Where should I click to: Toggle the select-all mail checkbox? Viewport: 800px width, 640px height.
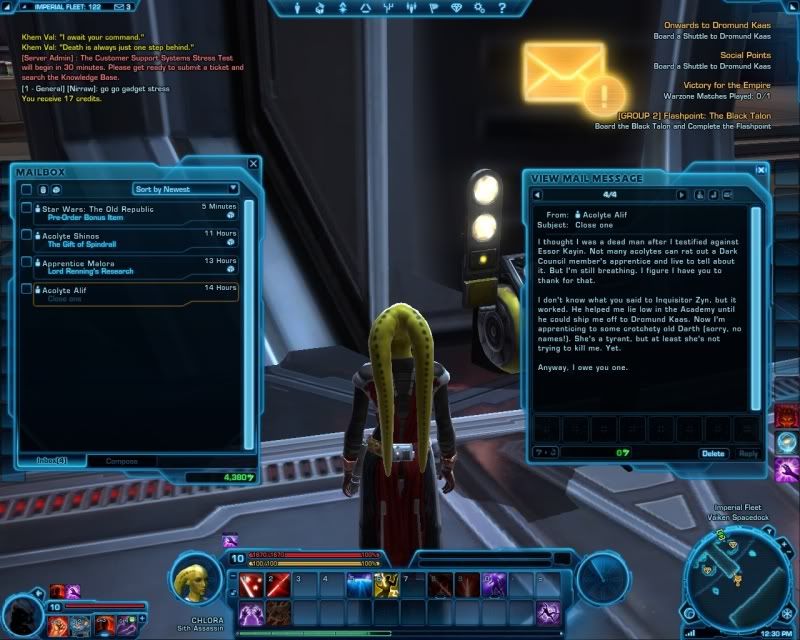pos(27,189)
